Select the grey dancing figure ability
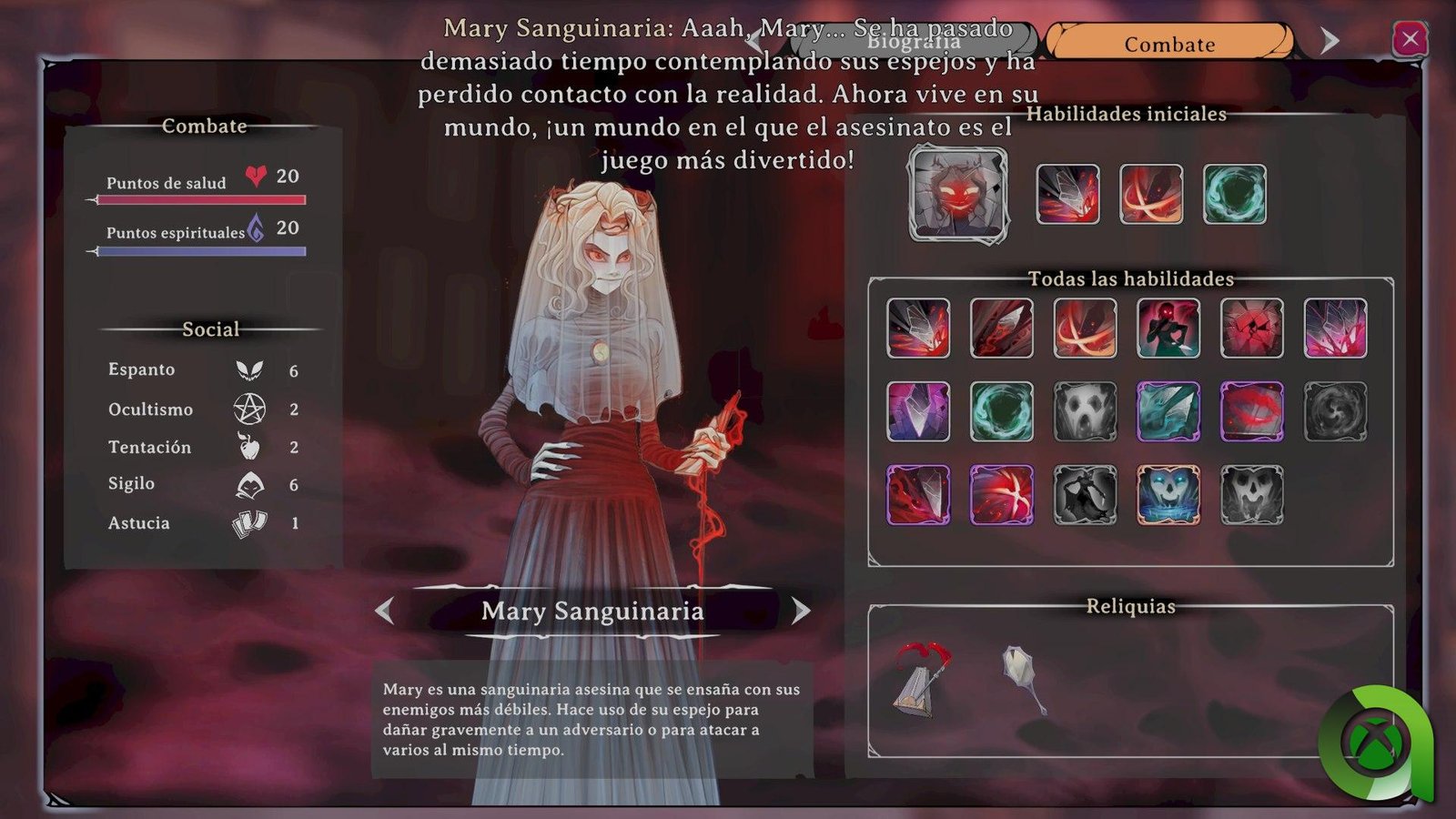Image resolution: width=1456 pixels, height=819 pixels. [1085, 495]
